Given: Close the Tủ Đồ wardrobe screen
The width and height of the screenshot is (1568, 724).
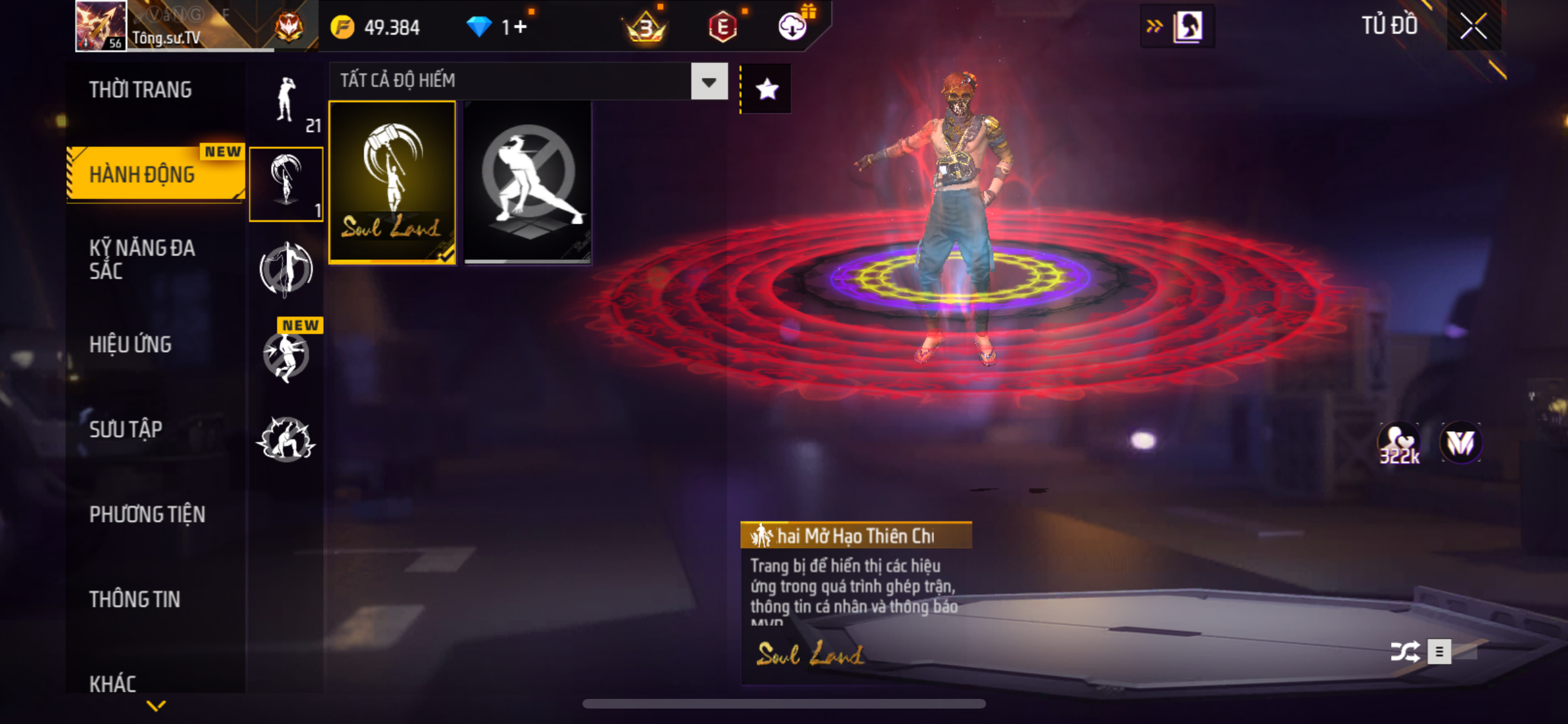Looking at the screenshot, I should (1473, 26).
